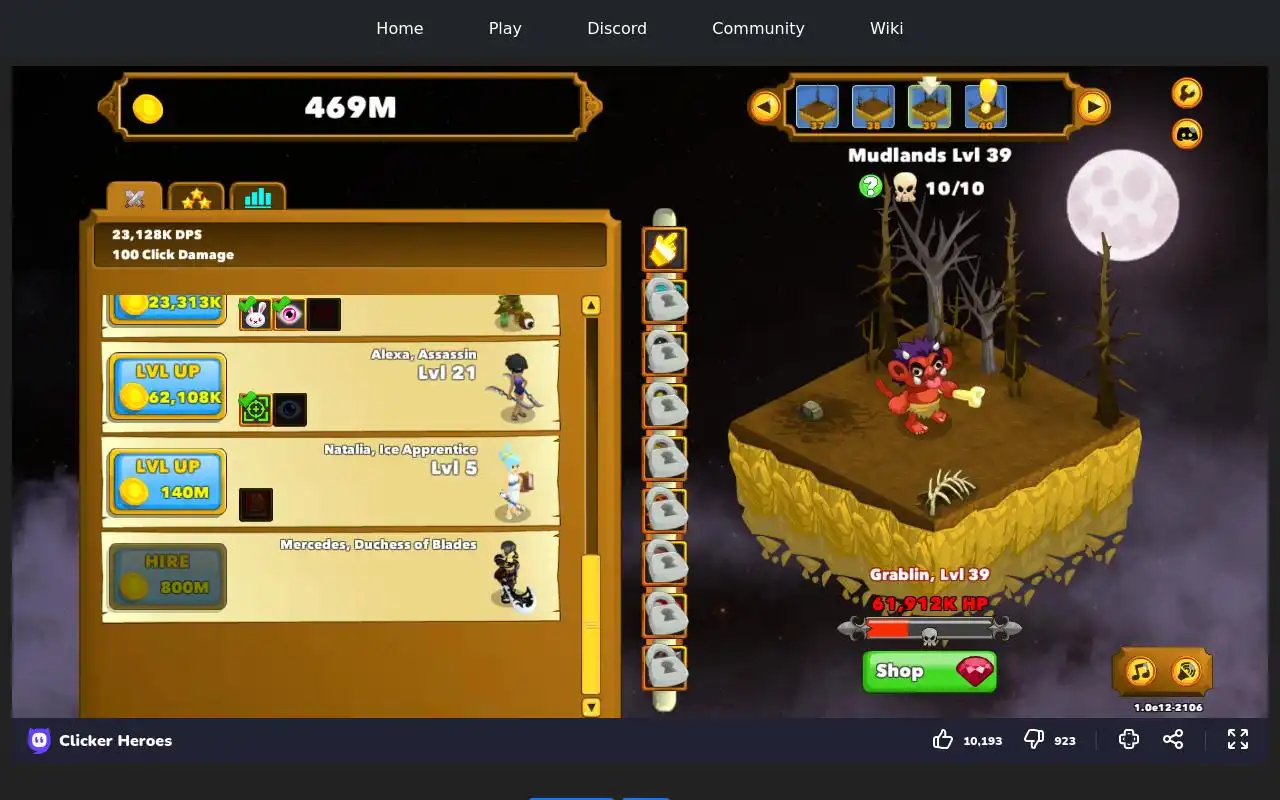Select zone 37 tile
Image resolution: width=1280 pixels, height=800 pixels.
(x=817, y=107)
